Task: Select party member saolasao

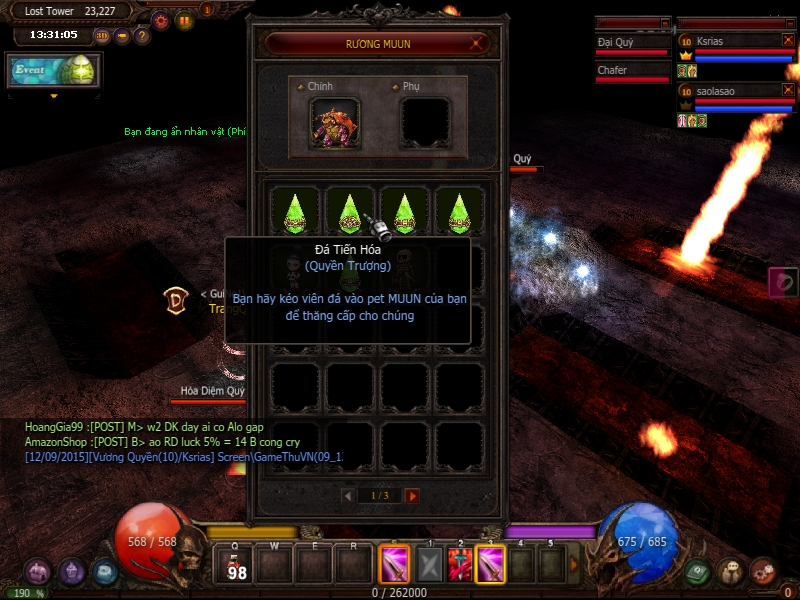Action: (x=735, y=91)
